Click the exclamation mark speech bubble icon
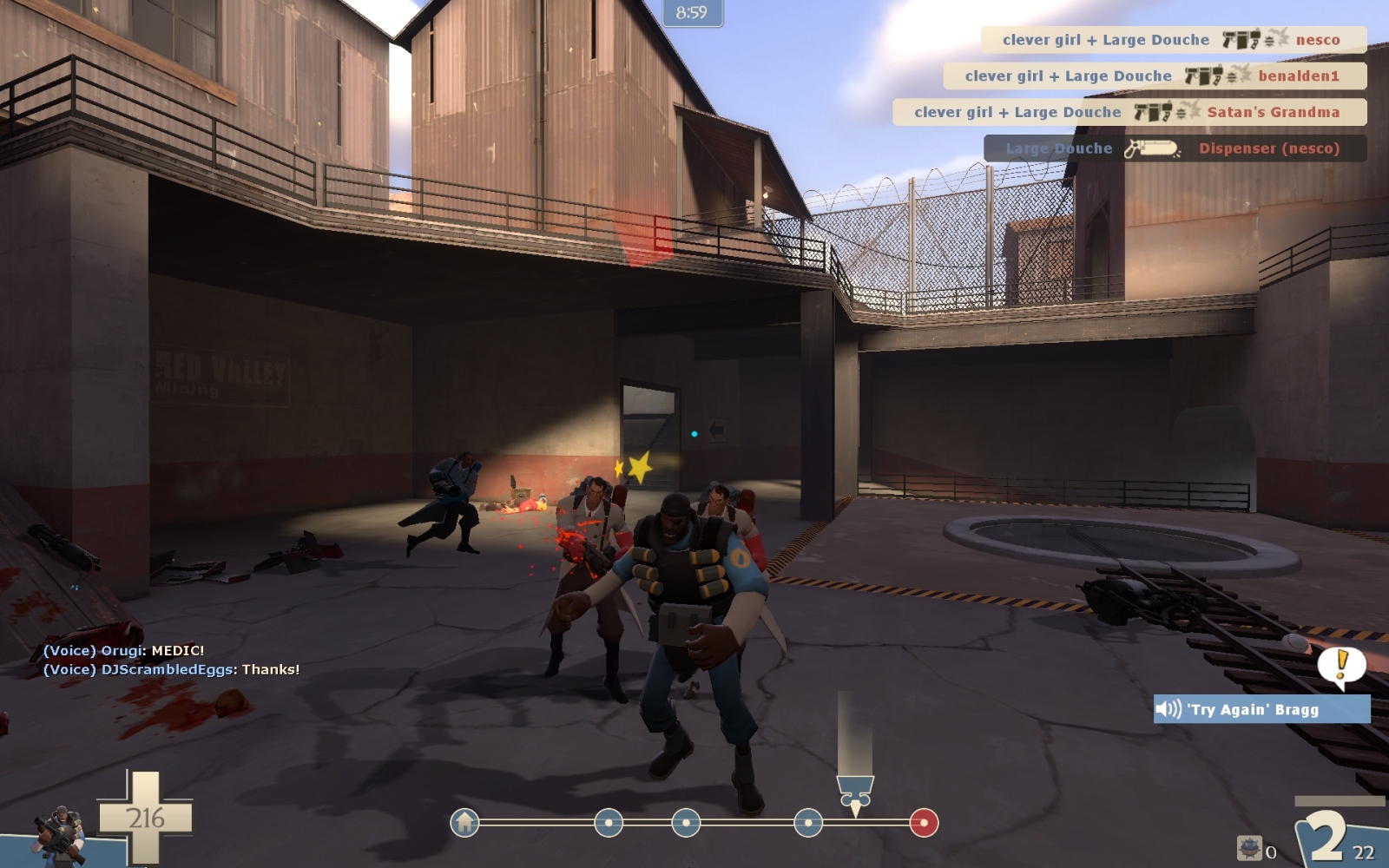Image resolution: width=1389 pixels, height=868 pixels. pyautogui.click(x=1341, y=666)
